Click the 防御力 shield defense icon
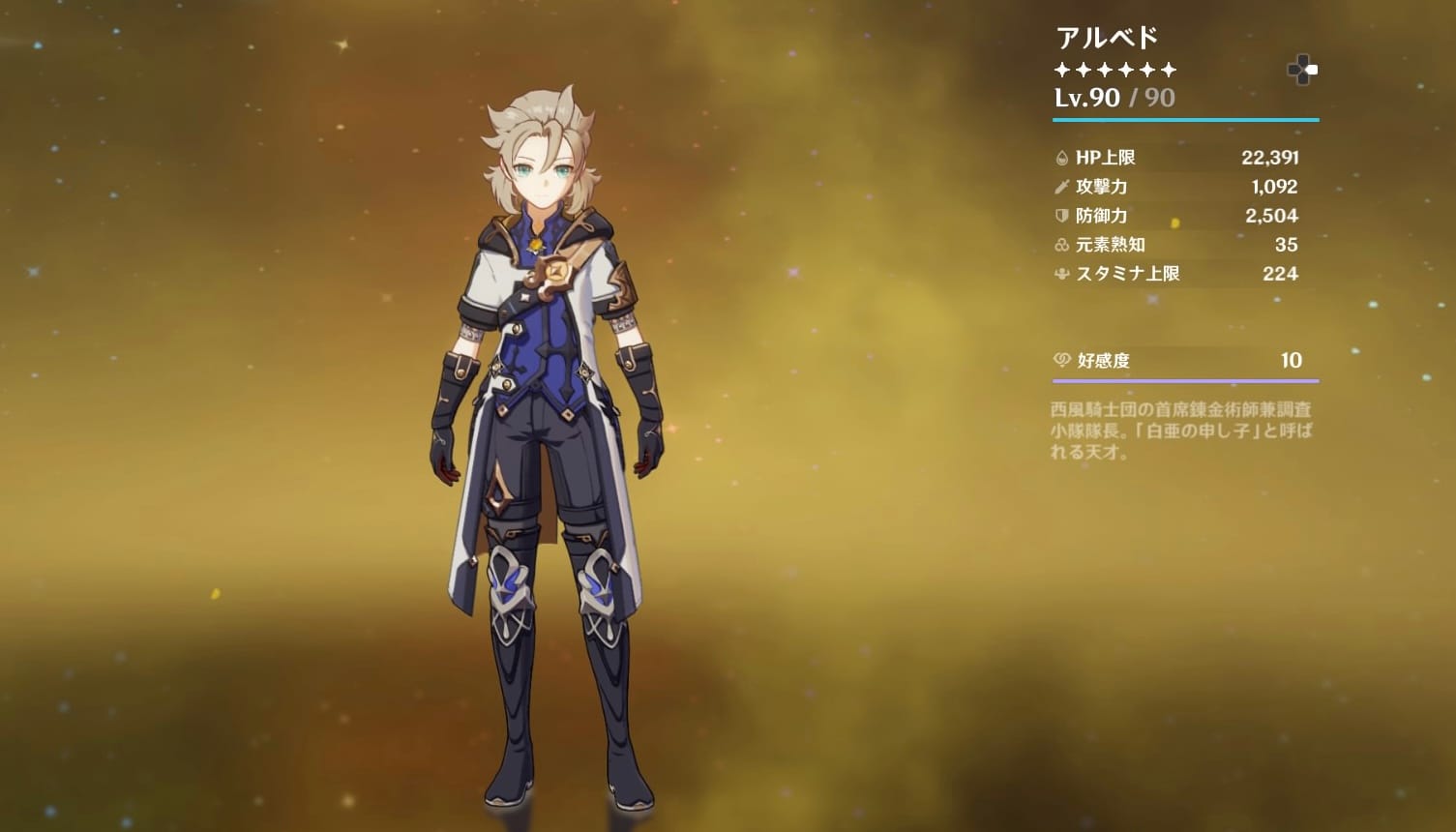This screenshot has height=832, width=1456. point(1062,216)
